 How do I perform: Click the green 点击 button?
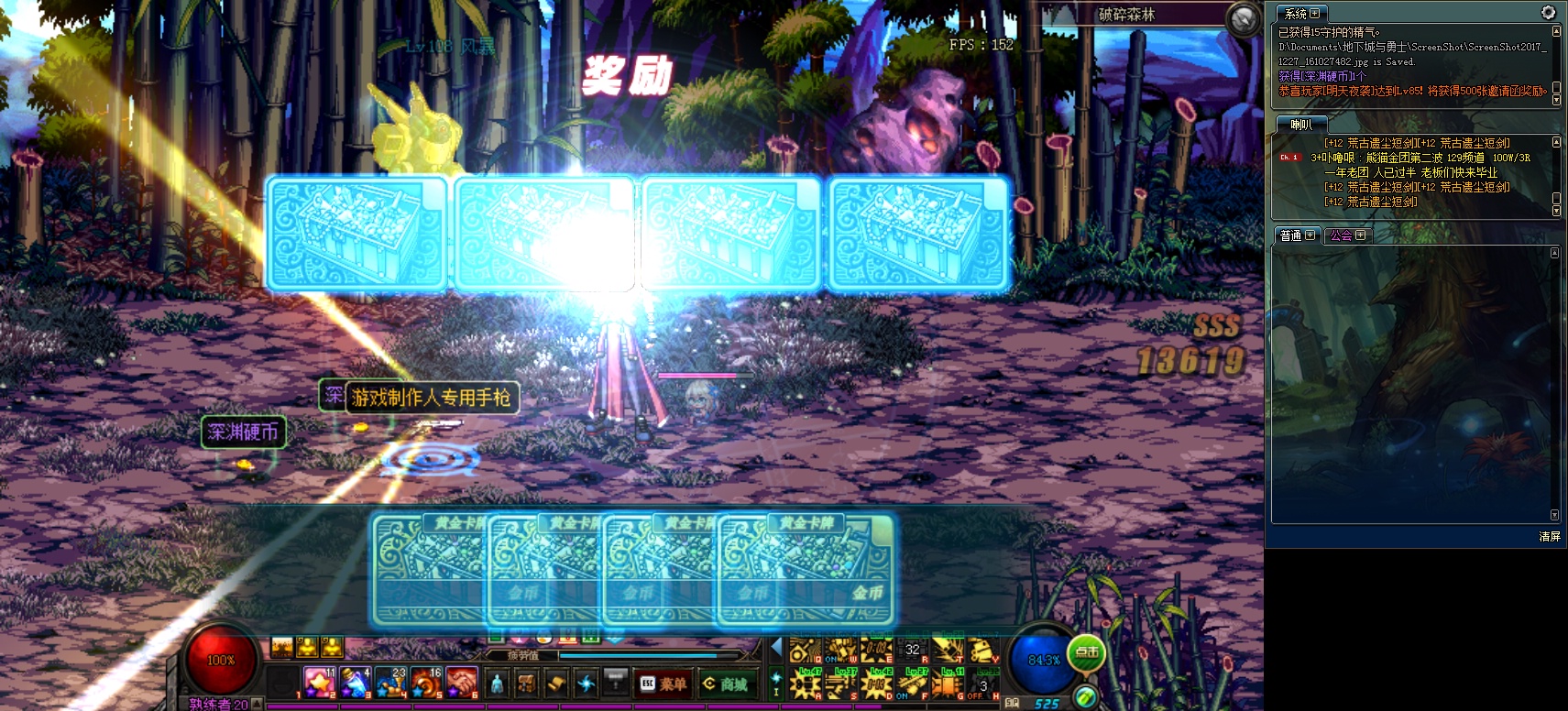(x=1086, y=652)
